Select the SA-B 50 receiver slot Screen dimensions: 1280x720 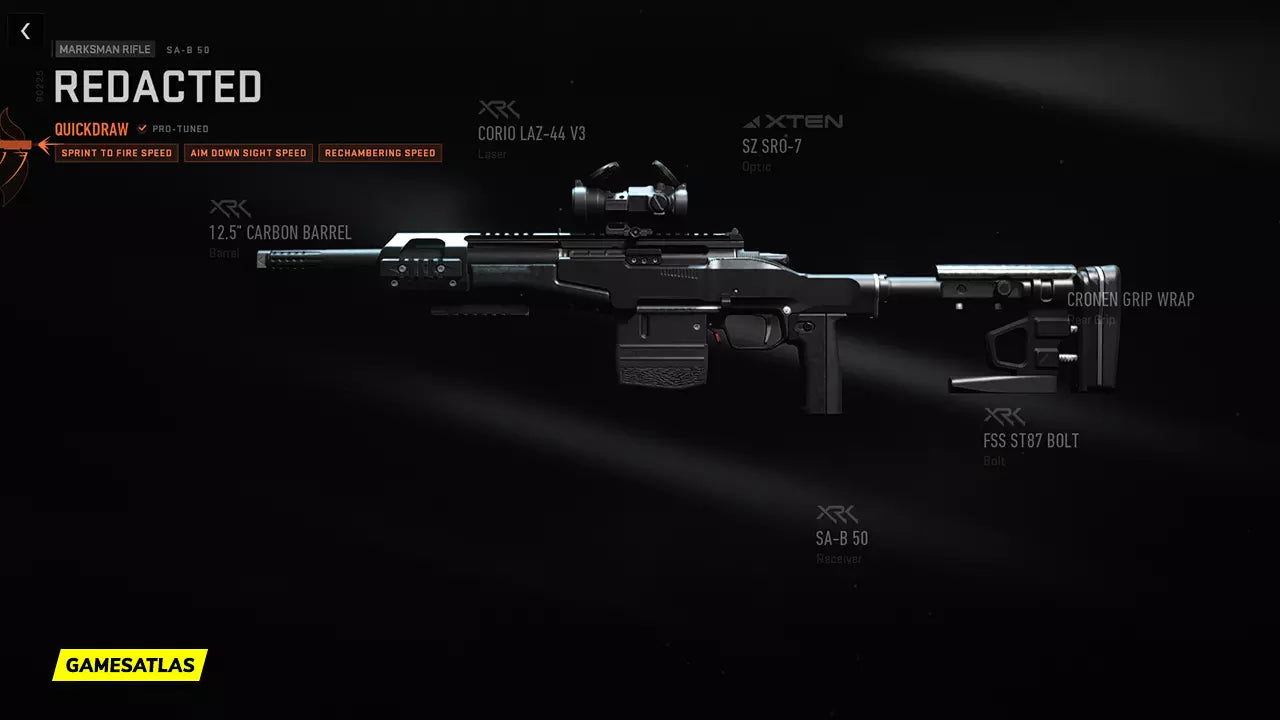click(x=841, y=538)
